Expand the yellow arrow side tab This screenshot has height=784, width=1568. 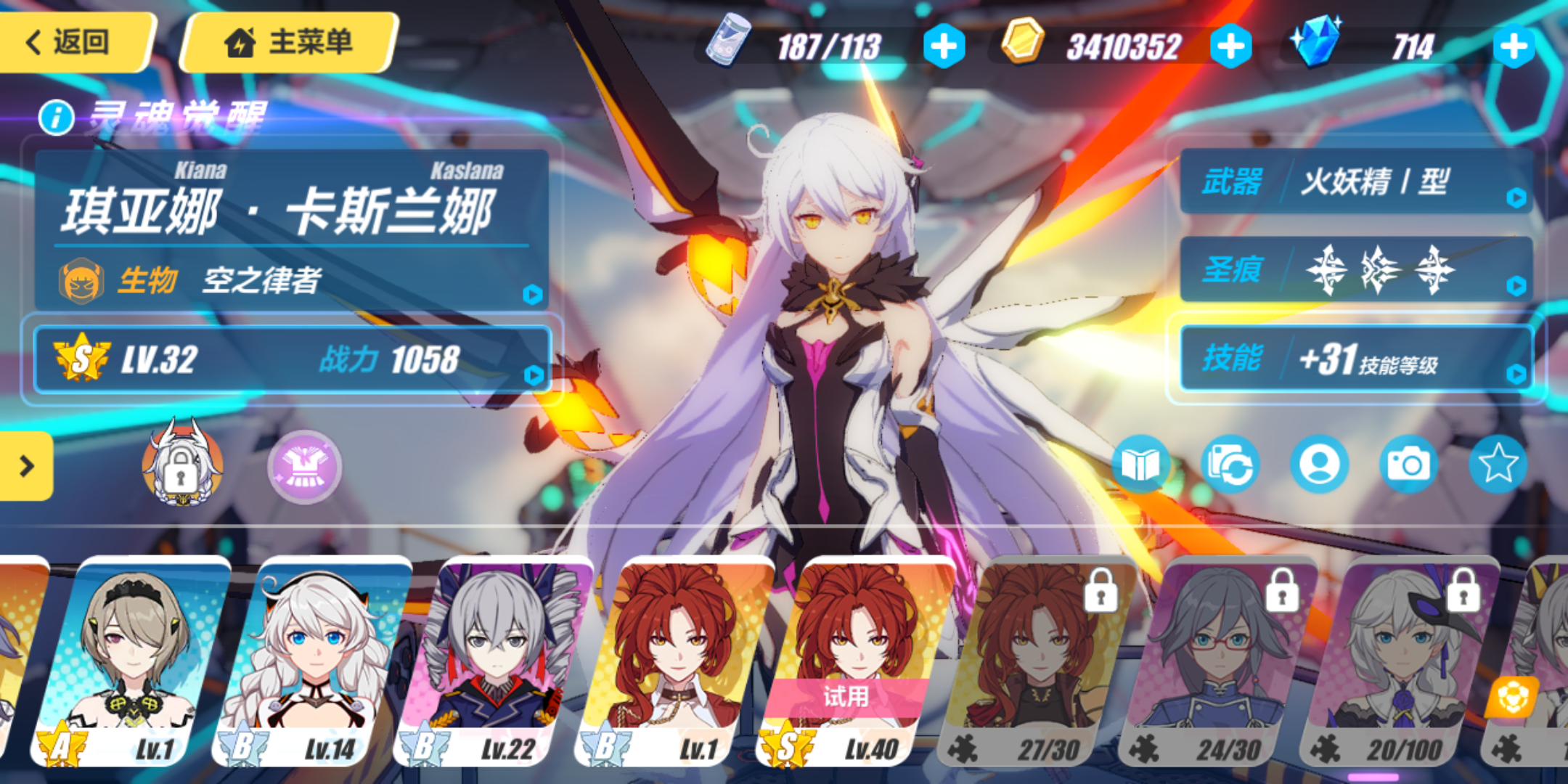[x=26, y=466]
